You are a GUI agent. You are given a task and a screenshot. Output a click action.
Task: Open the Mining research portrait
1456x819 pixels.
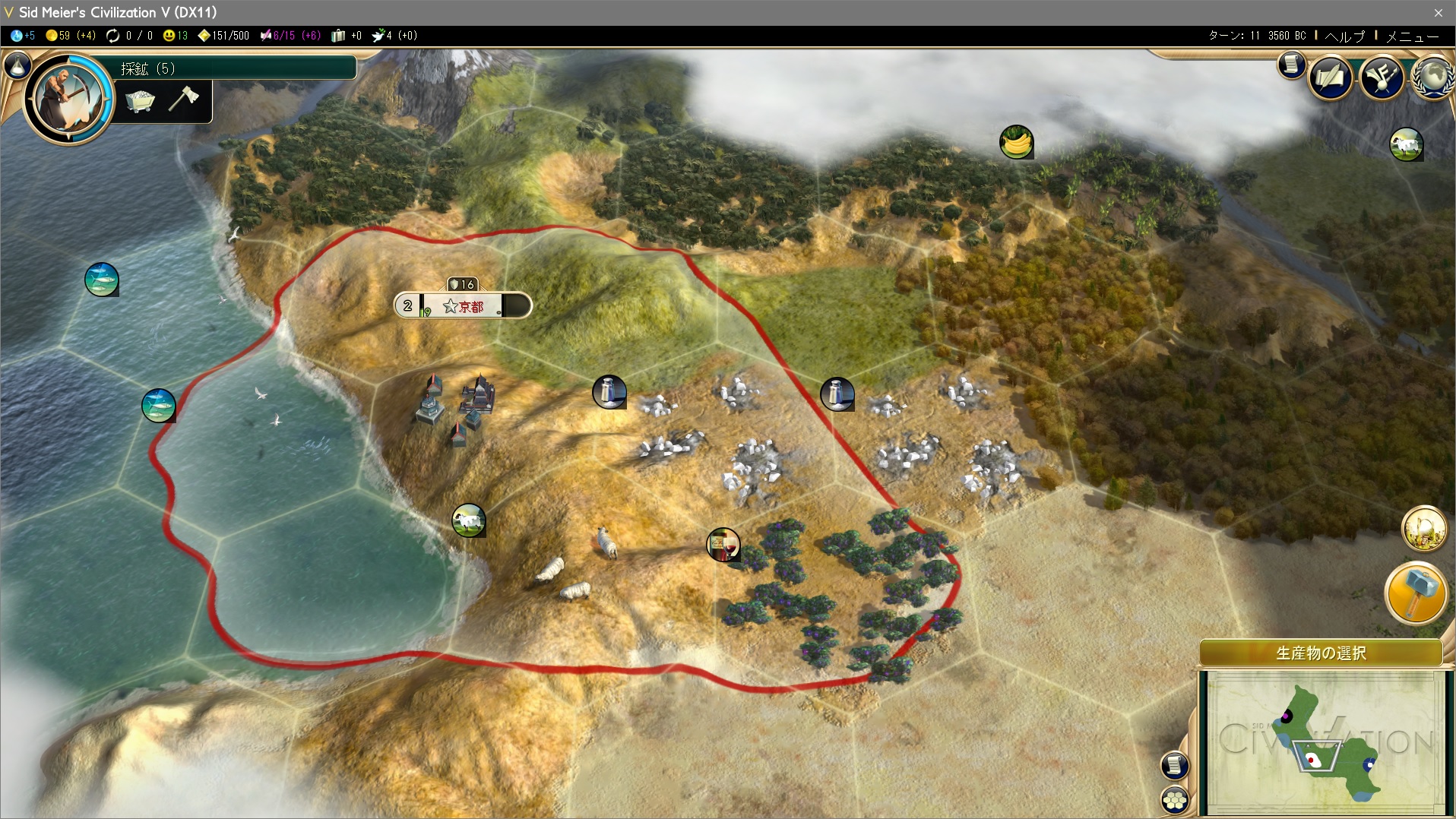click(68, 97)
